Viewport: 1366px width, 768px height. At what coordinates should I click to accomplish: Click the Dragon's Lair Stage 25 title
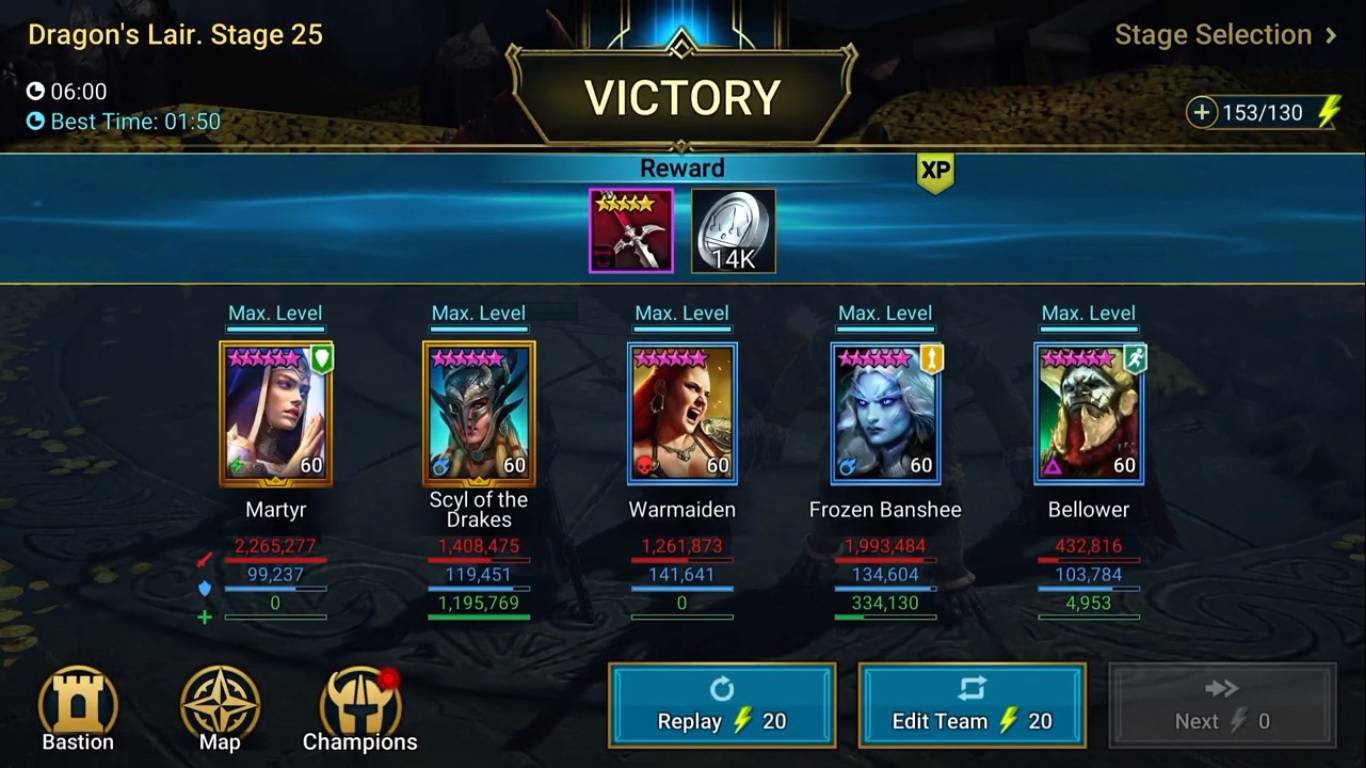coord(176,35)
